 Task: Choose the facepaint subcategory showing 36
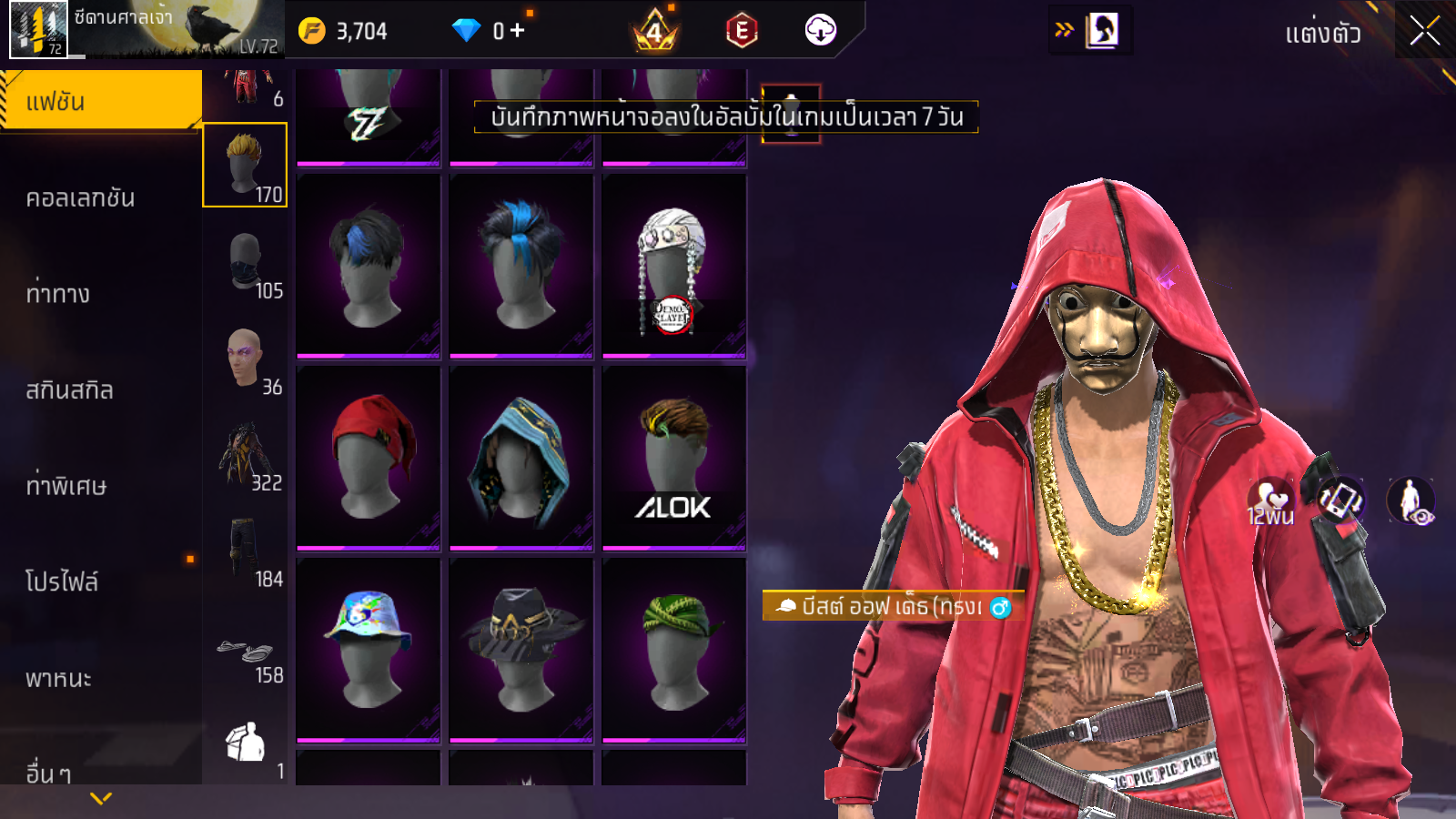[x=246, y=359]
